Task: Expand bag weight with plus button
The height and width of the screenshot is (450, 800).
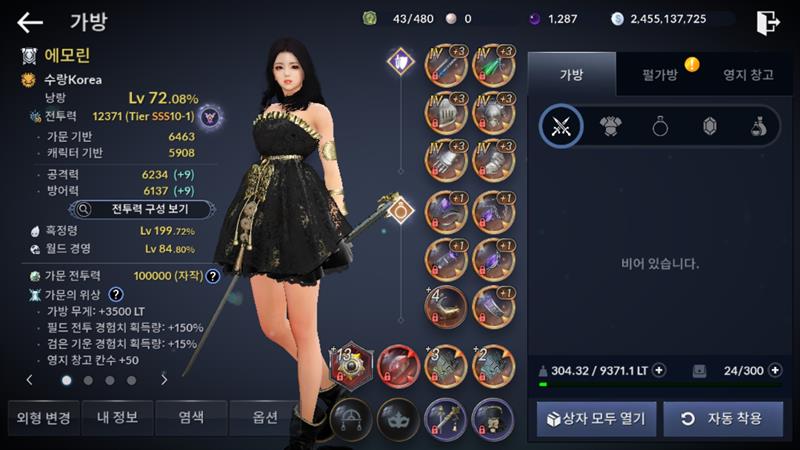Action: 658,370
